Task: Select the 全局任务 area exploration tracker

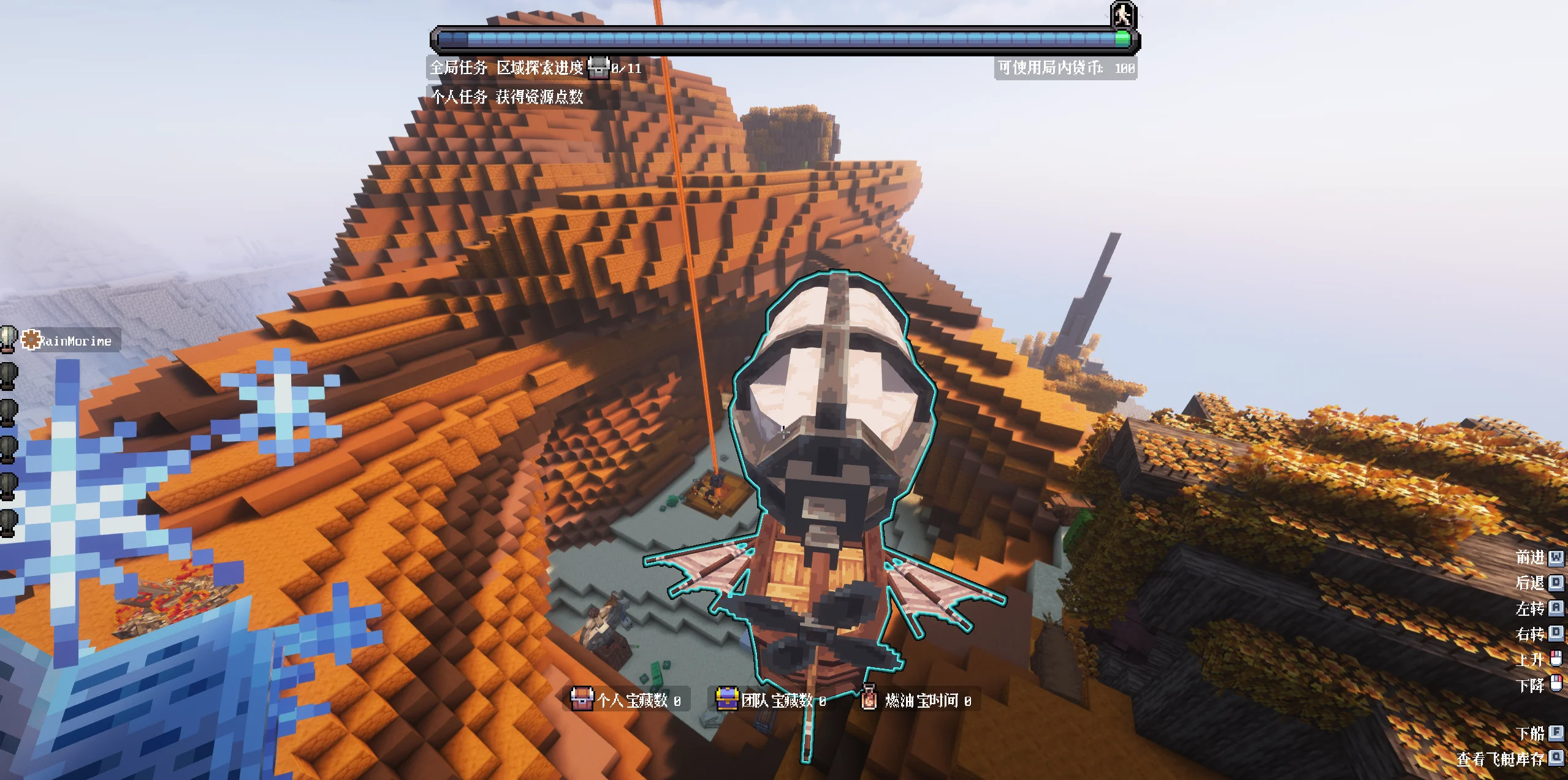Action: click(535, 68)
